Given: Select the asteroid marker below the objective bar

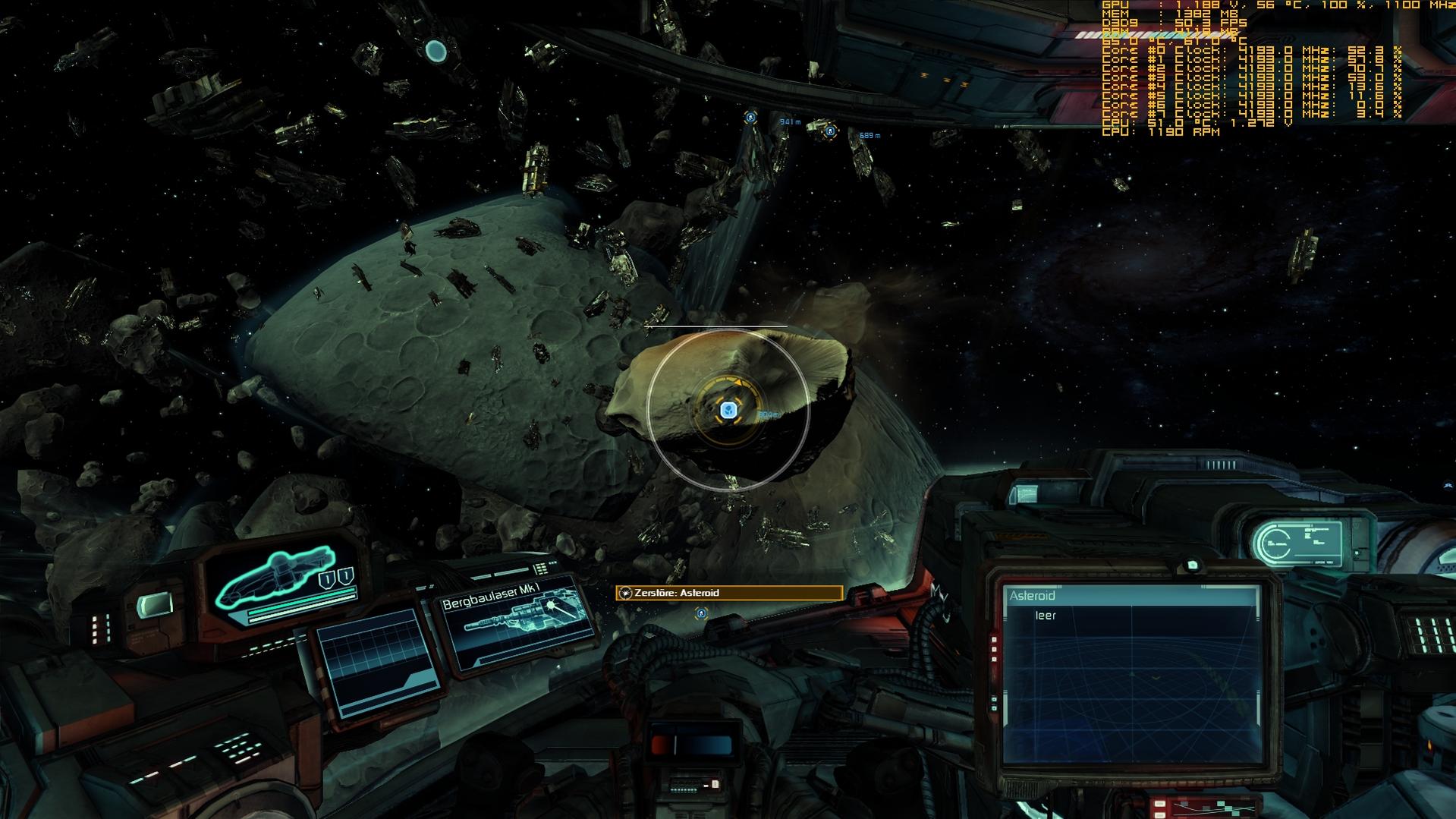Looking at the screenshot, I should coord(701,613).
